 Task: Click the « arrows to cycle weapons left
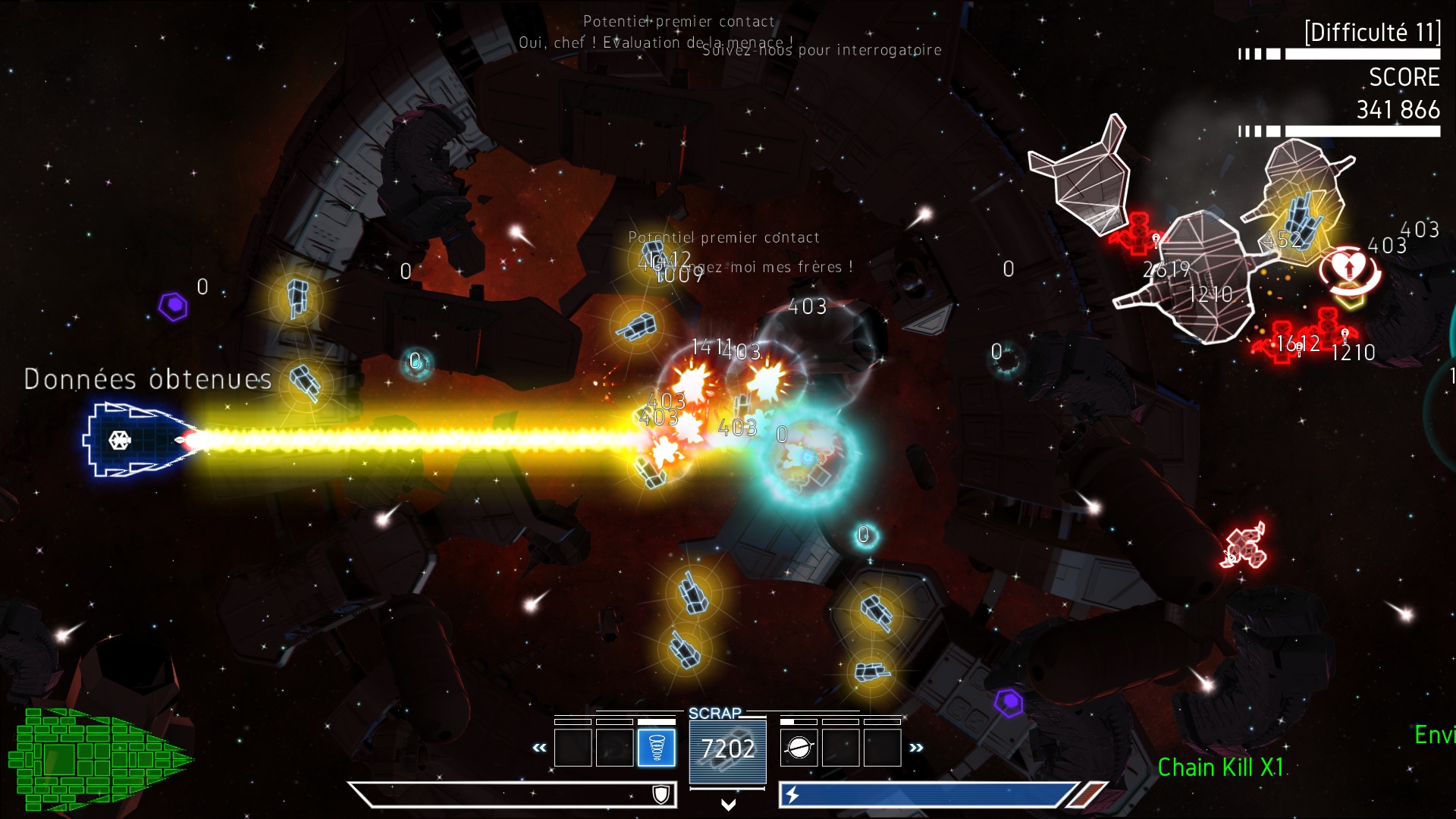(539, 748)
